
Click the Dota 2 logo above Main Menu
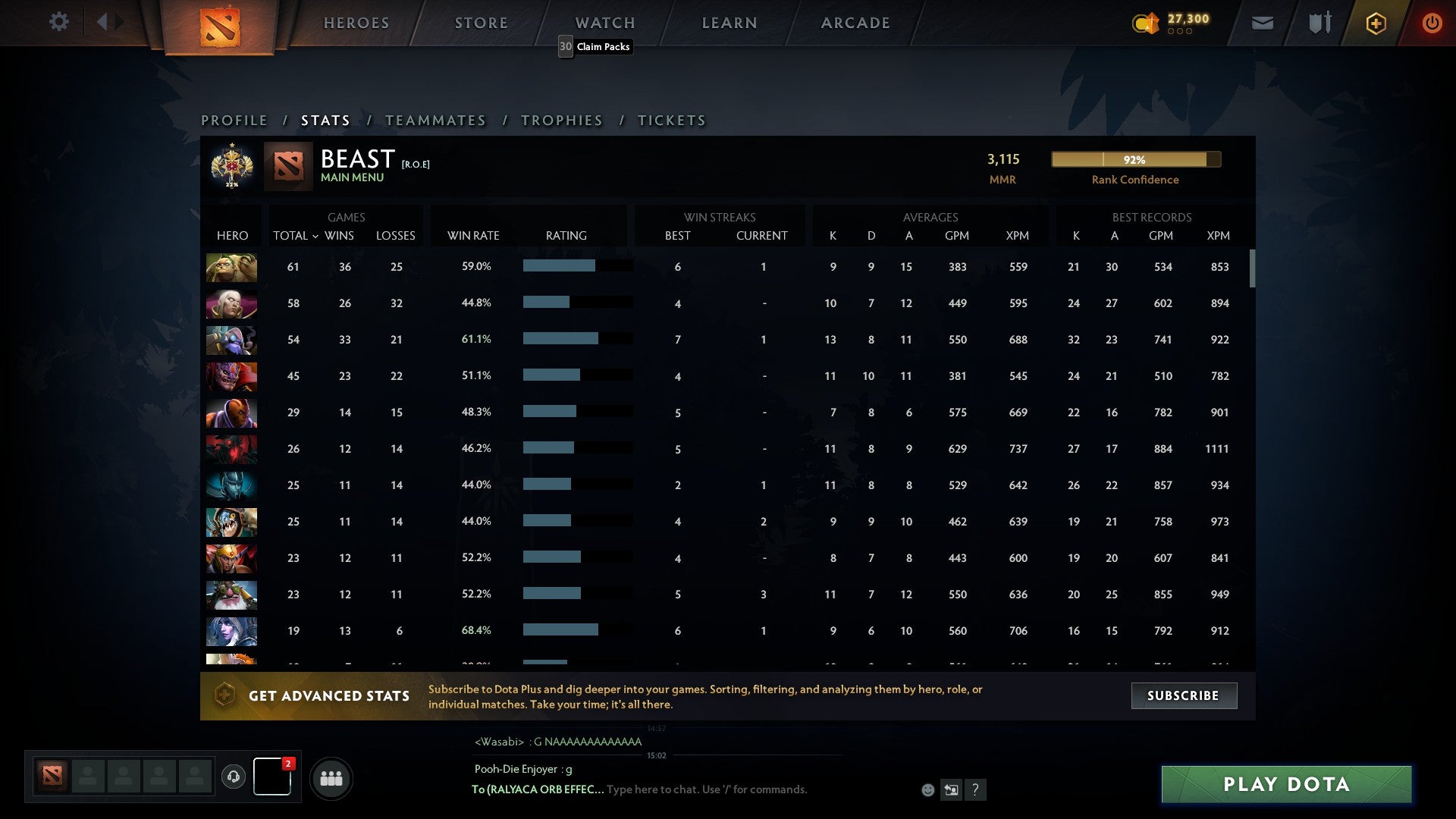click(x=287, y=165)
